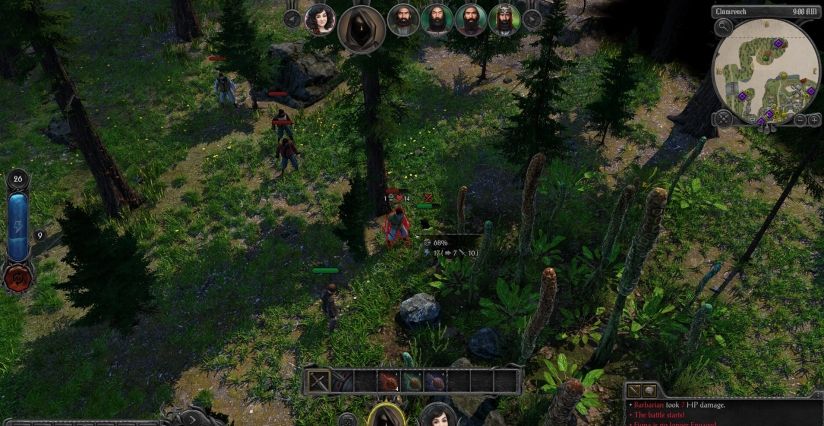Use the green pouch hotbar item
The image size is (824, 426).
411,381
